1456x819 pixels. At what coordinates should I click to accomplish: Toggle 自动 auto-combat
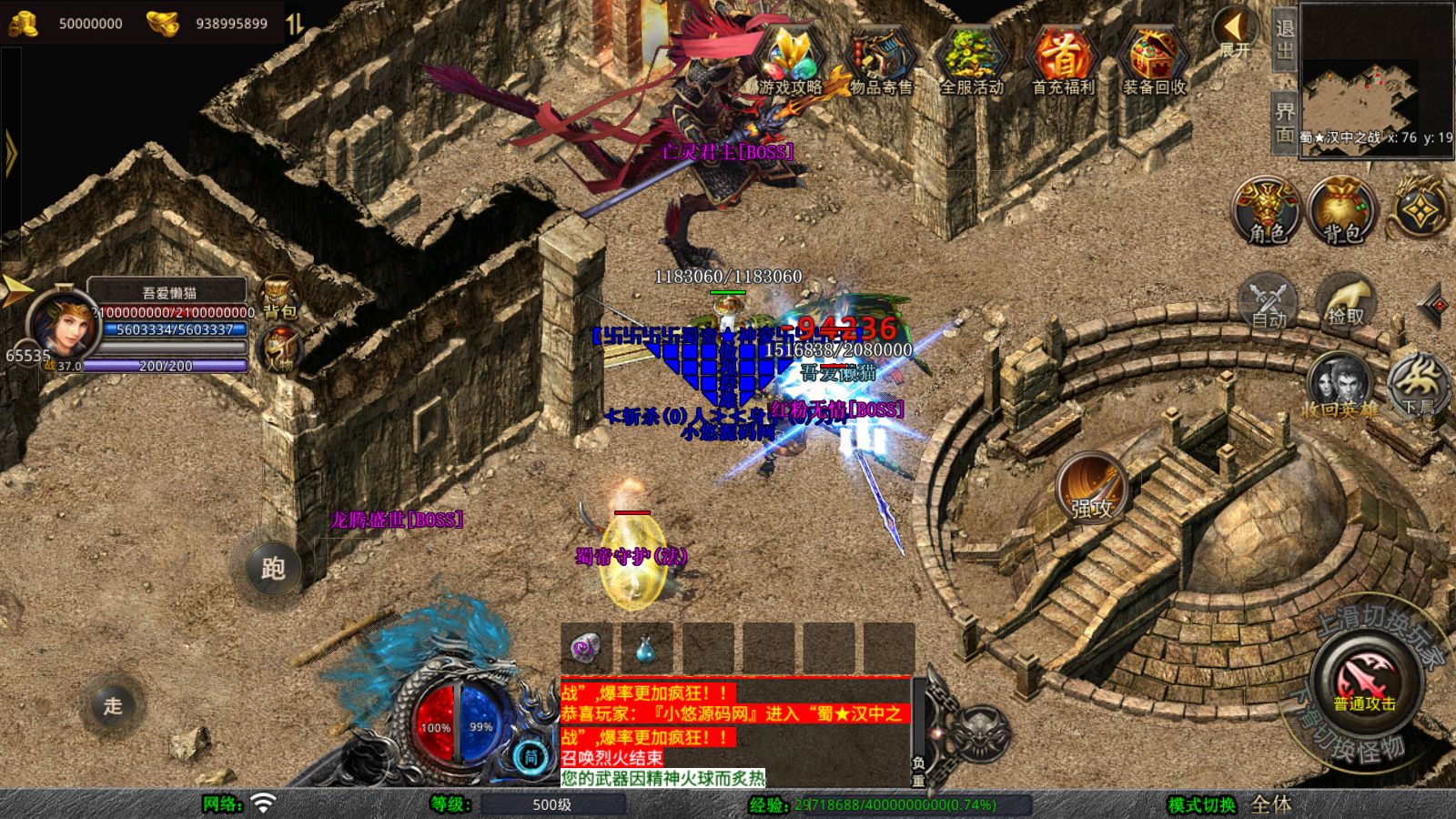pos(1268,300)
